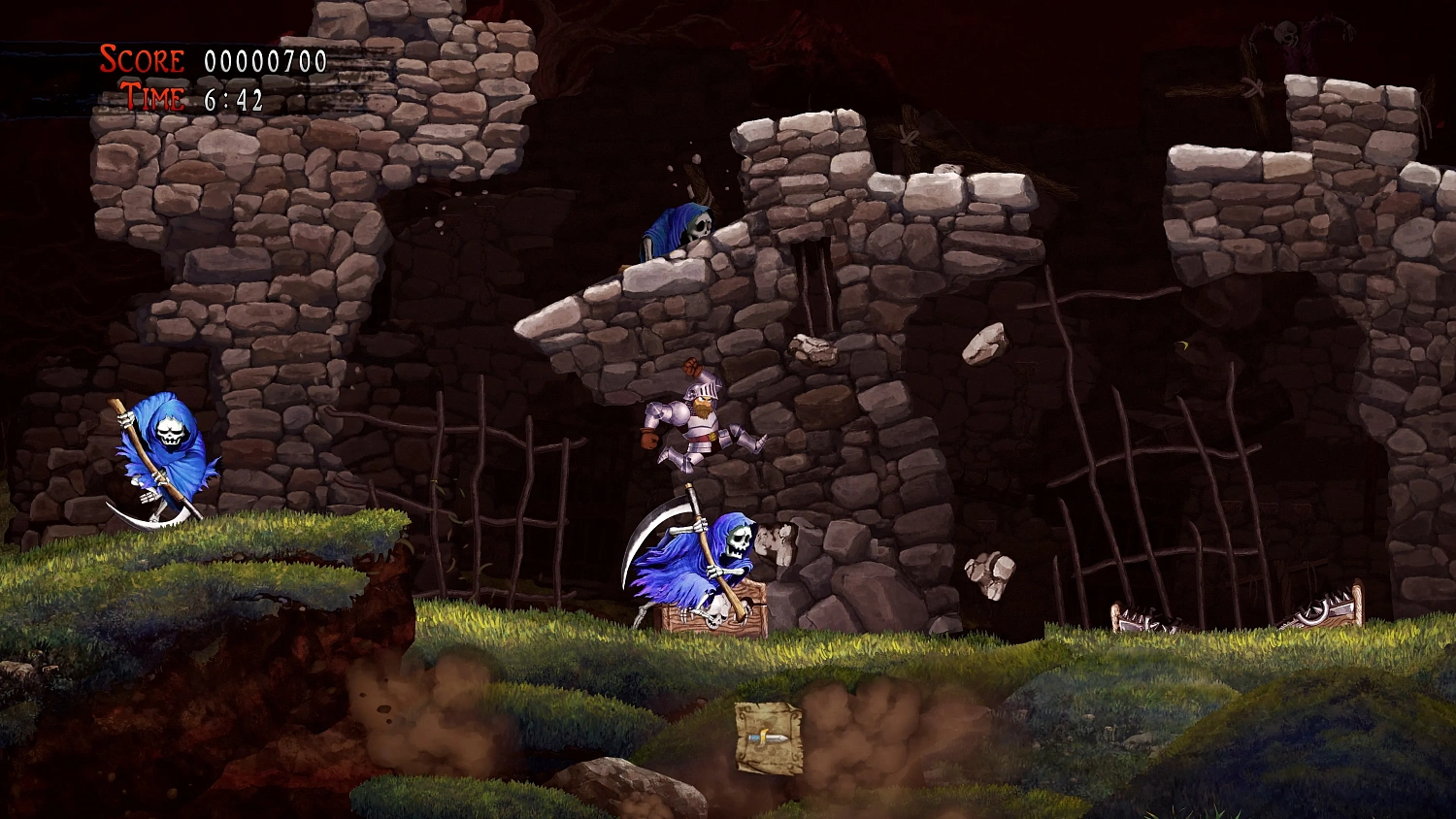
Task: Click the TIME label in red text
Action: pos(150,97)
